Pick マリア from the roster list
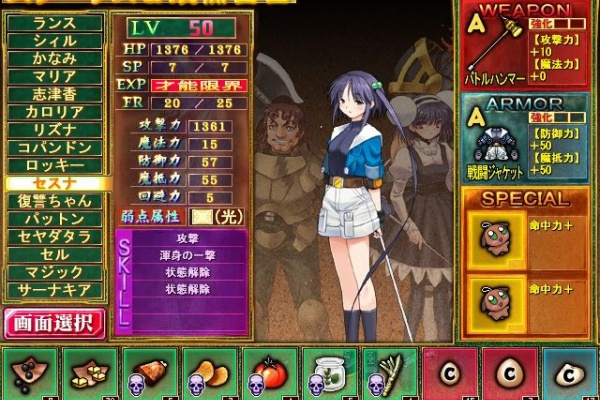This screenshot has width=600, height=400. 54,77
